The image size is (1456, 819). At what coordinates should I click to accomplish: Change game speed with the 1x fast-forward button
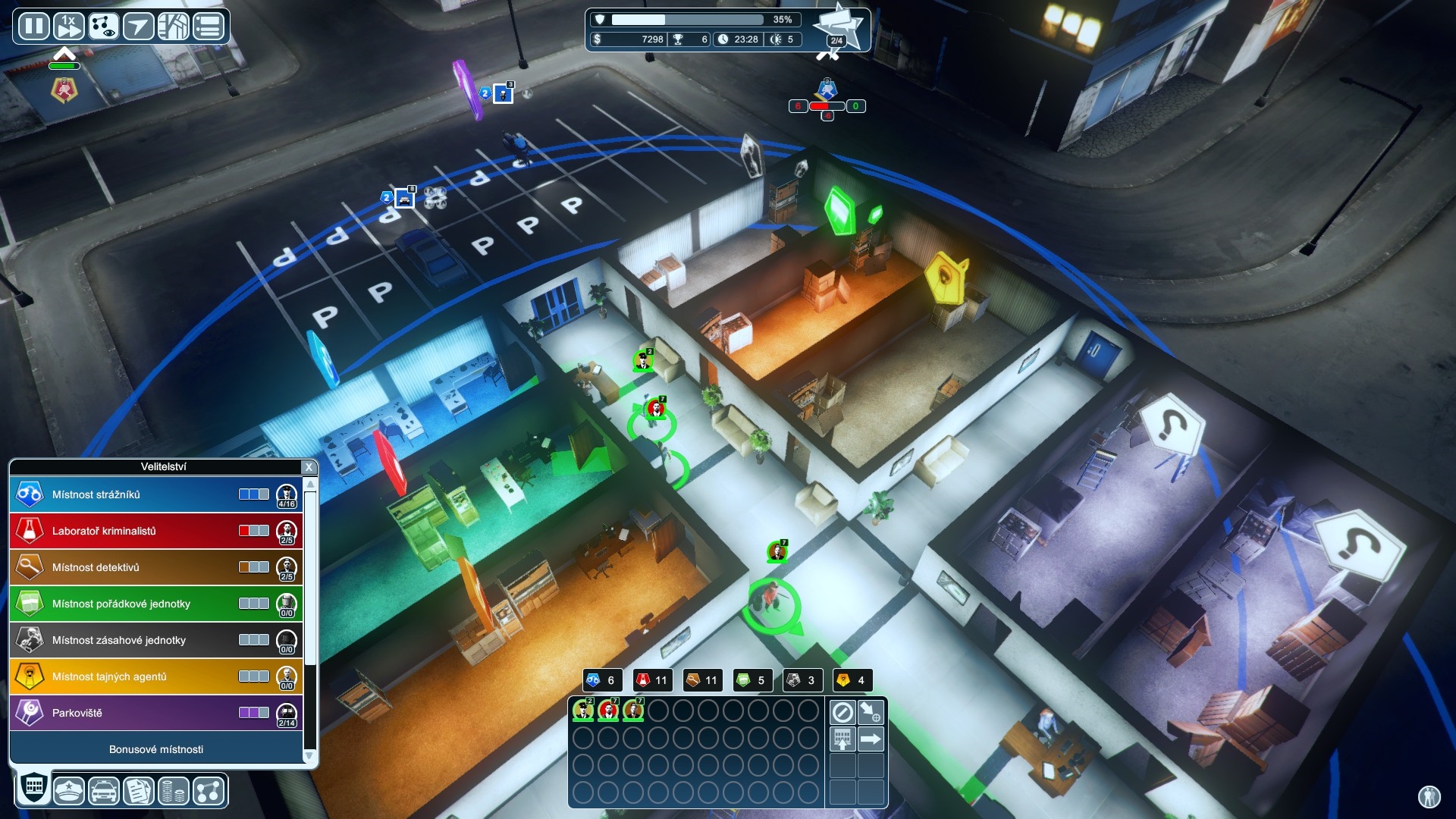point(68,27)
